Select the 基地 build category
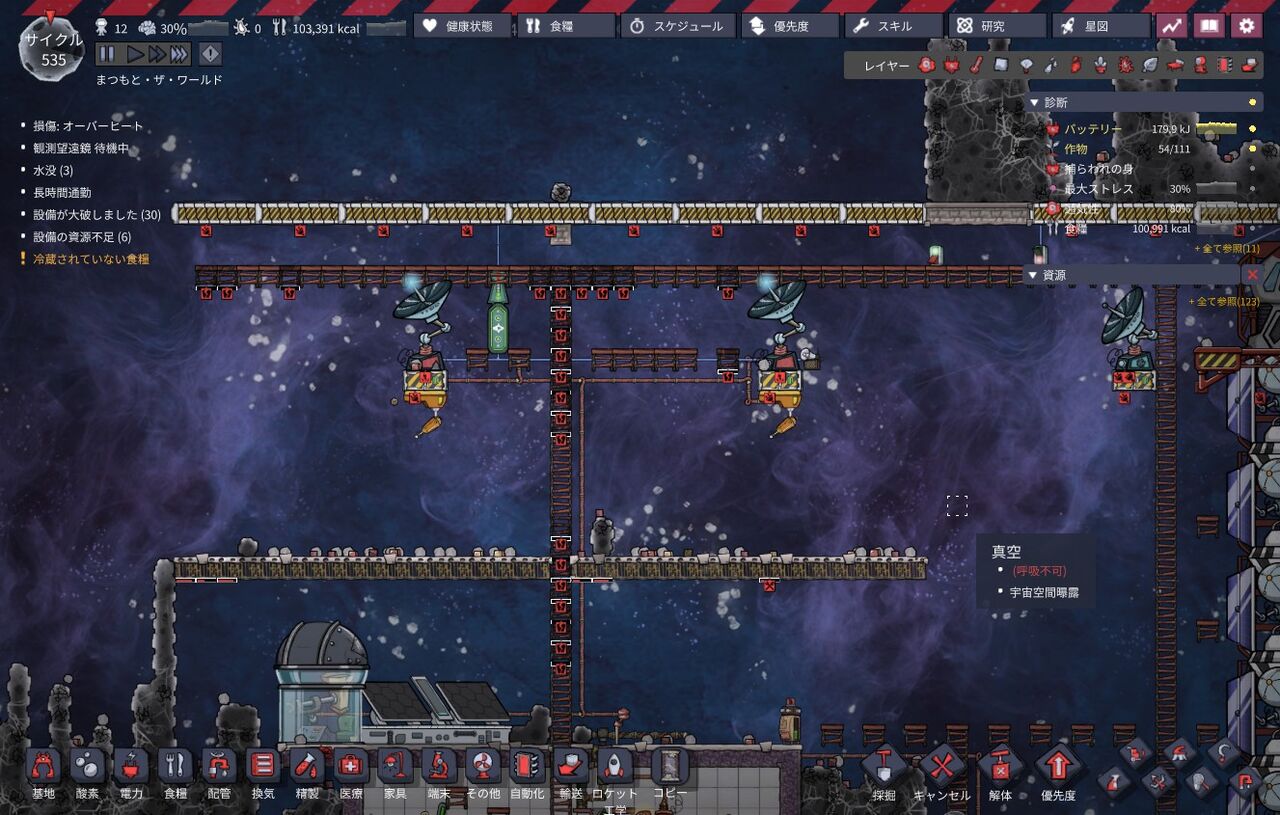The width and height of the screenshot is (1280, 815). (x=43, y=773)
